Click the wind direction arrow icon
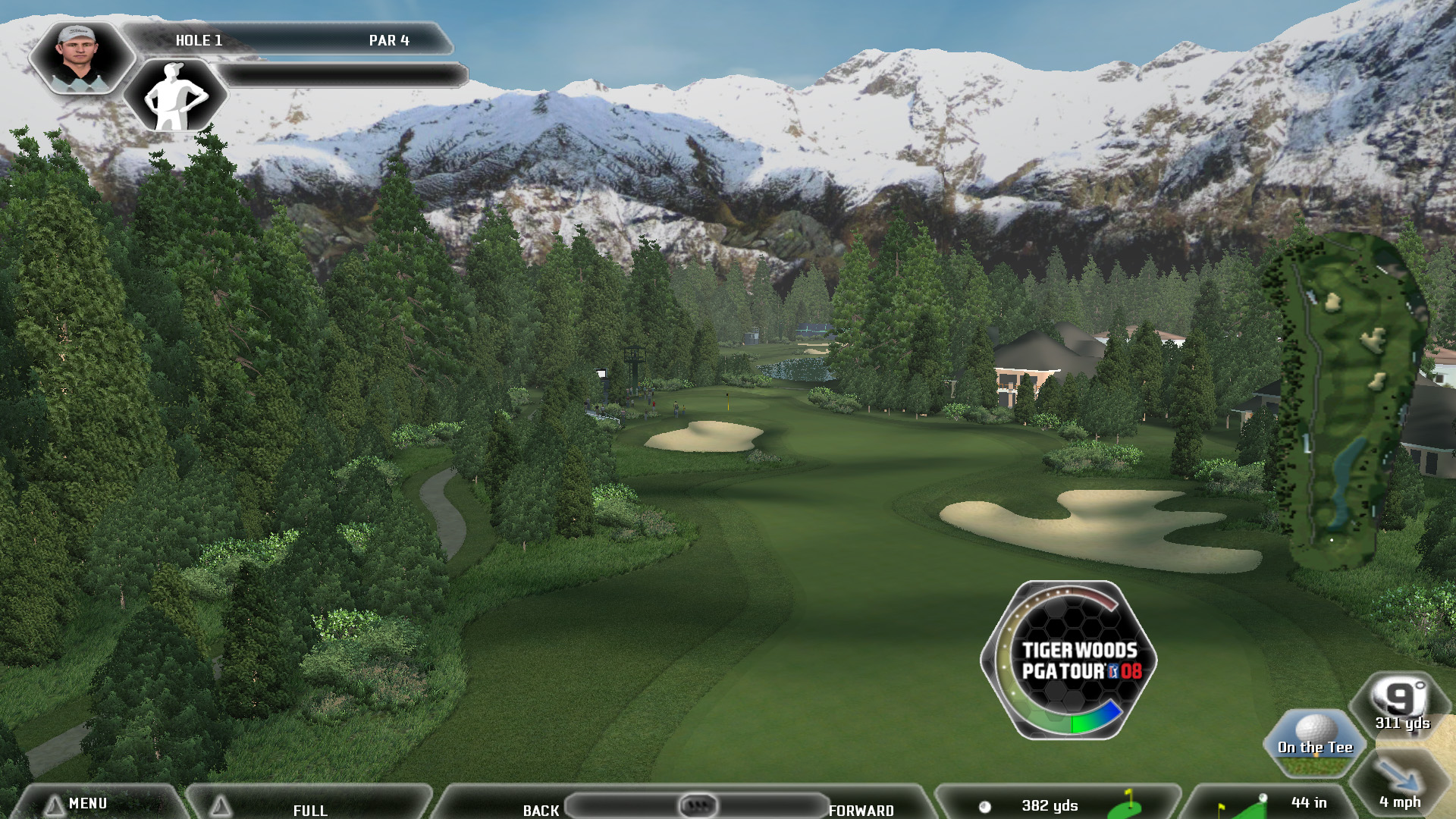The image size is (1456, 819). (x=1399, y=781)
